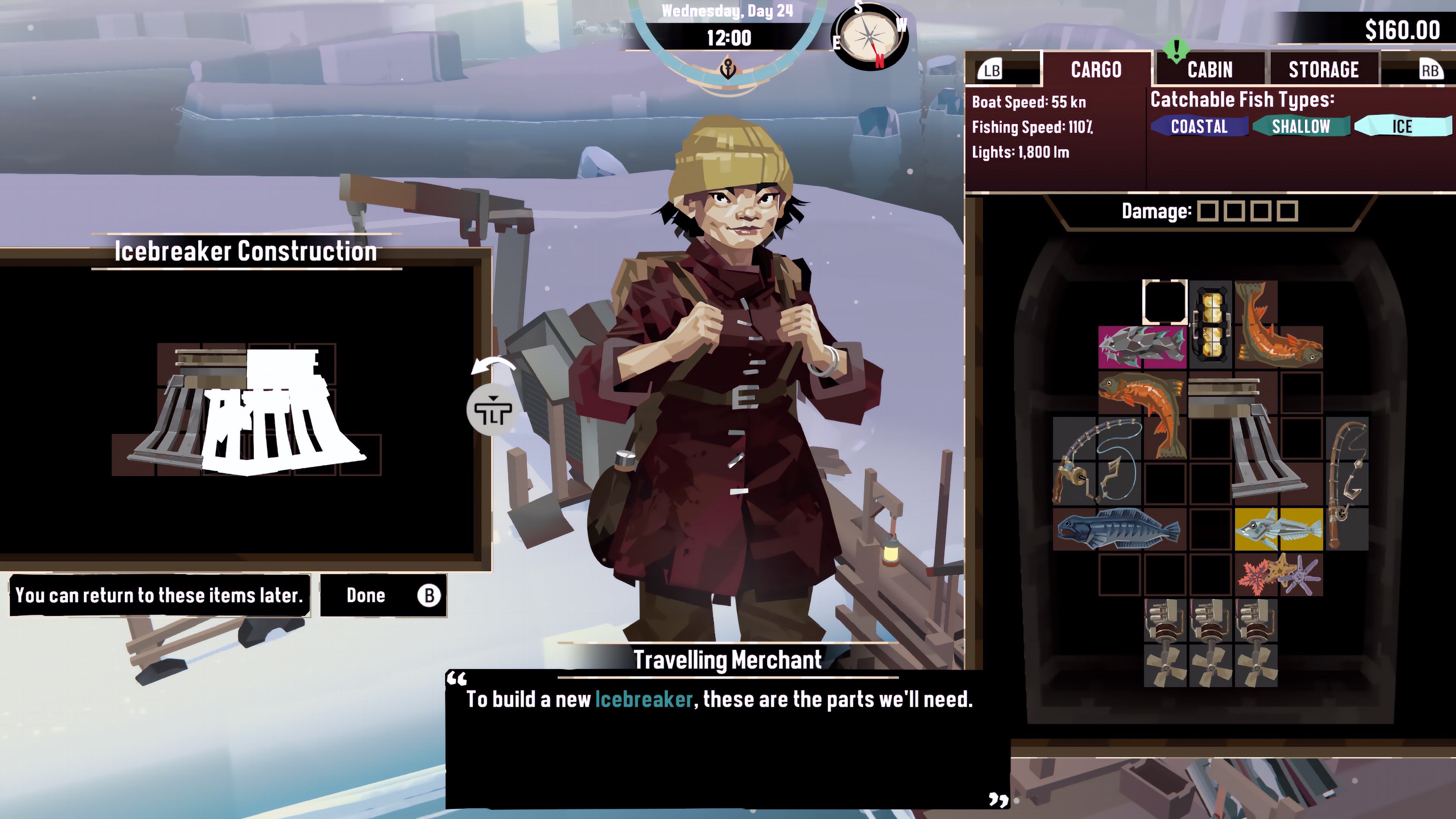
Task: Switch to the Cabin tab
Action: coord(1210,69)
